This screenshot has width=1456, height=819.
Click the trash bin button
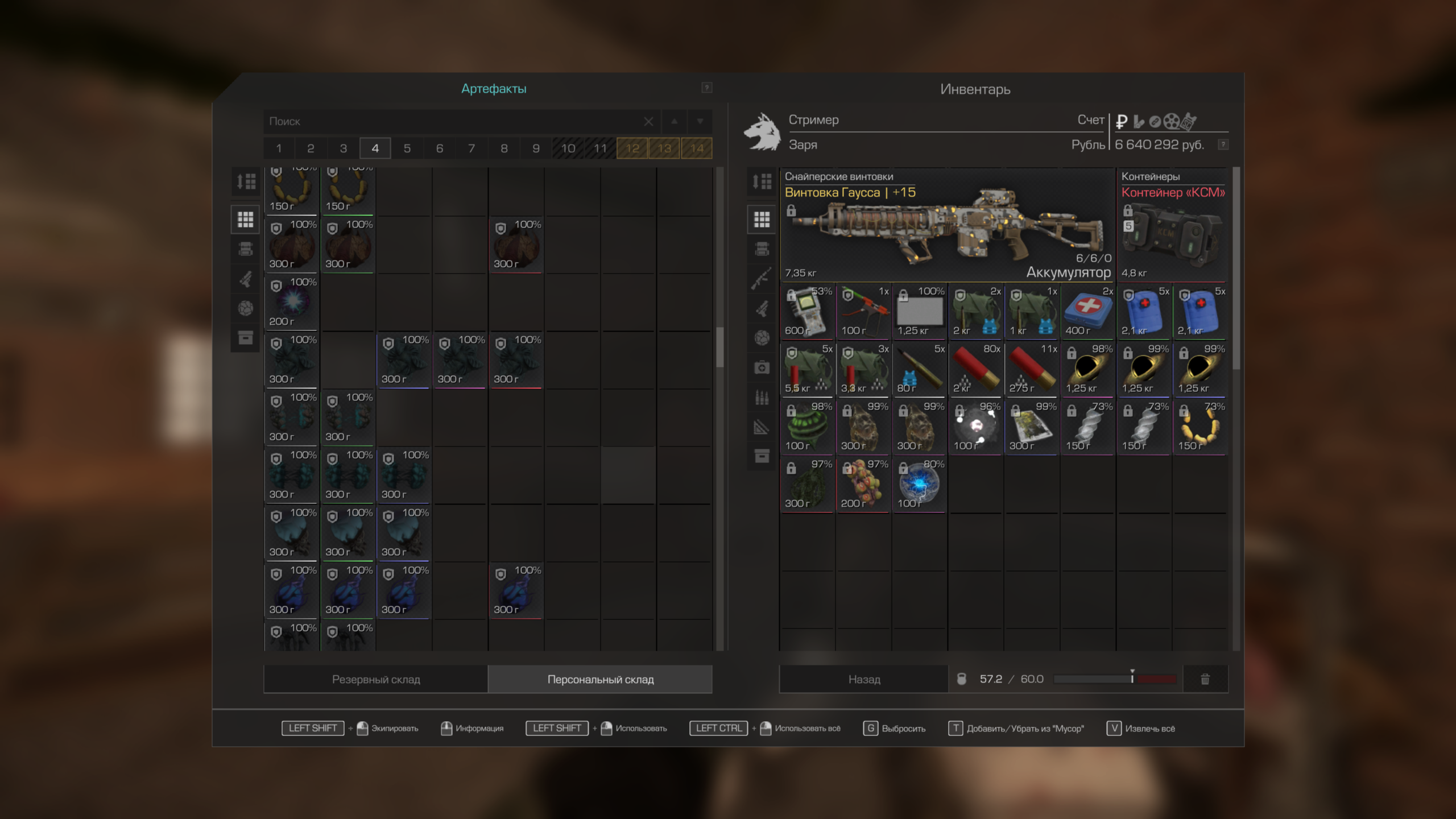click(1205, 679)
